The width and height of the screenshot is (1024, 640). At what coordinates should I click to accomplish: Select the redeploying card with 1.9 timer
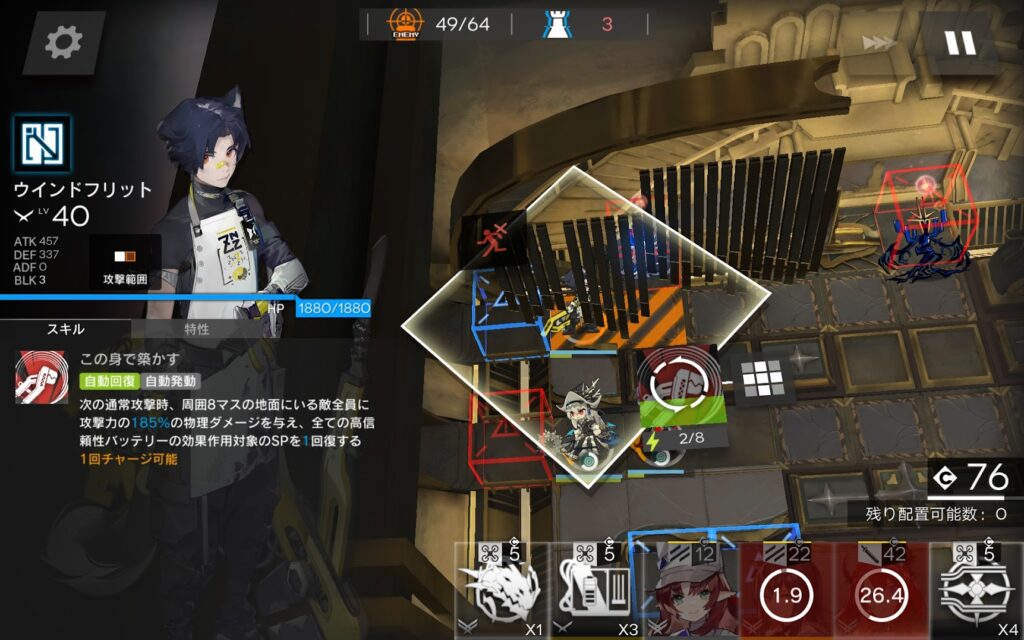(x=785, y=592)
